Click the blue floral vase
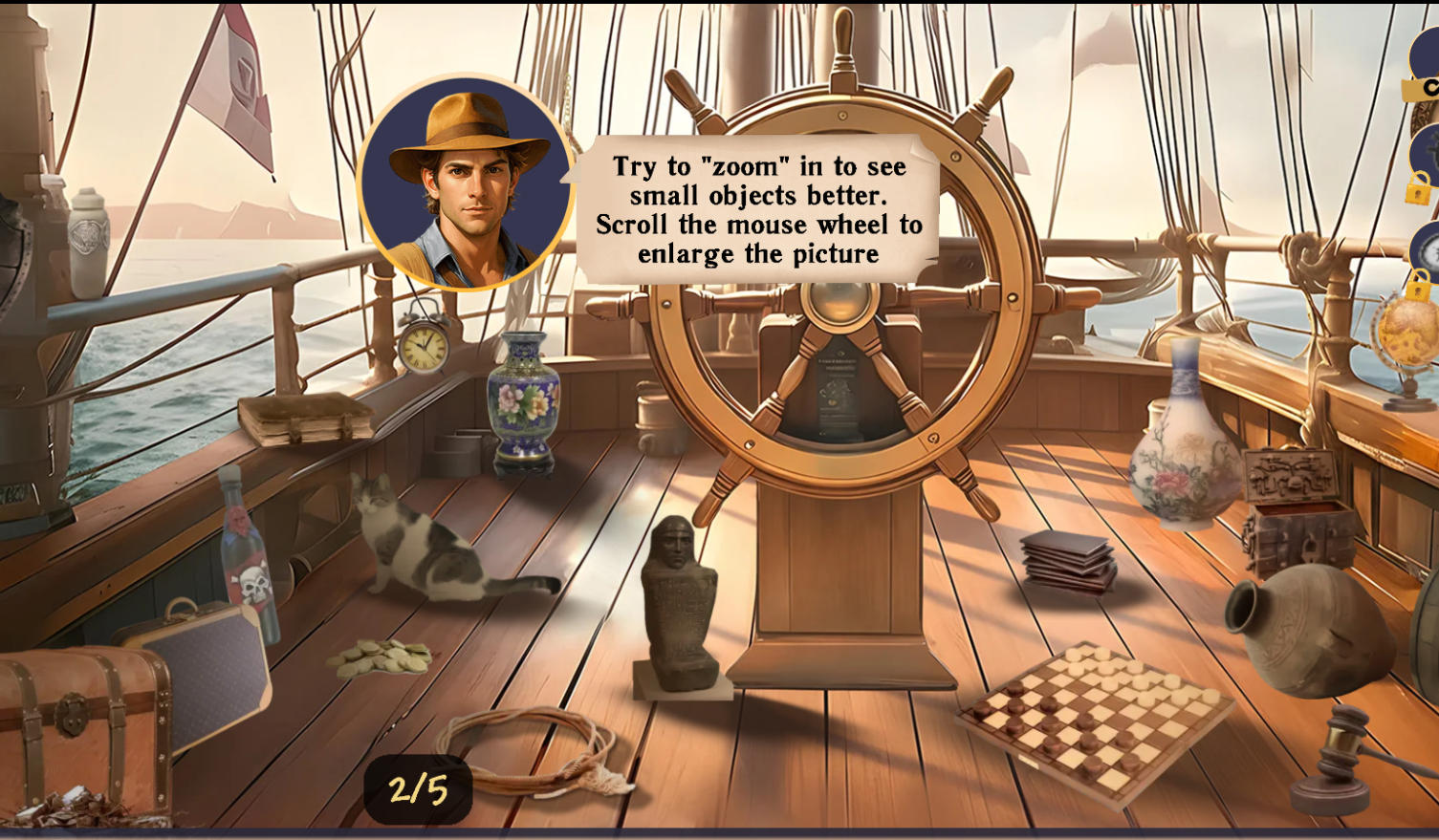The width and height of the screenshot is (1439, 840). click(522, 401)
